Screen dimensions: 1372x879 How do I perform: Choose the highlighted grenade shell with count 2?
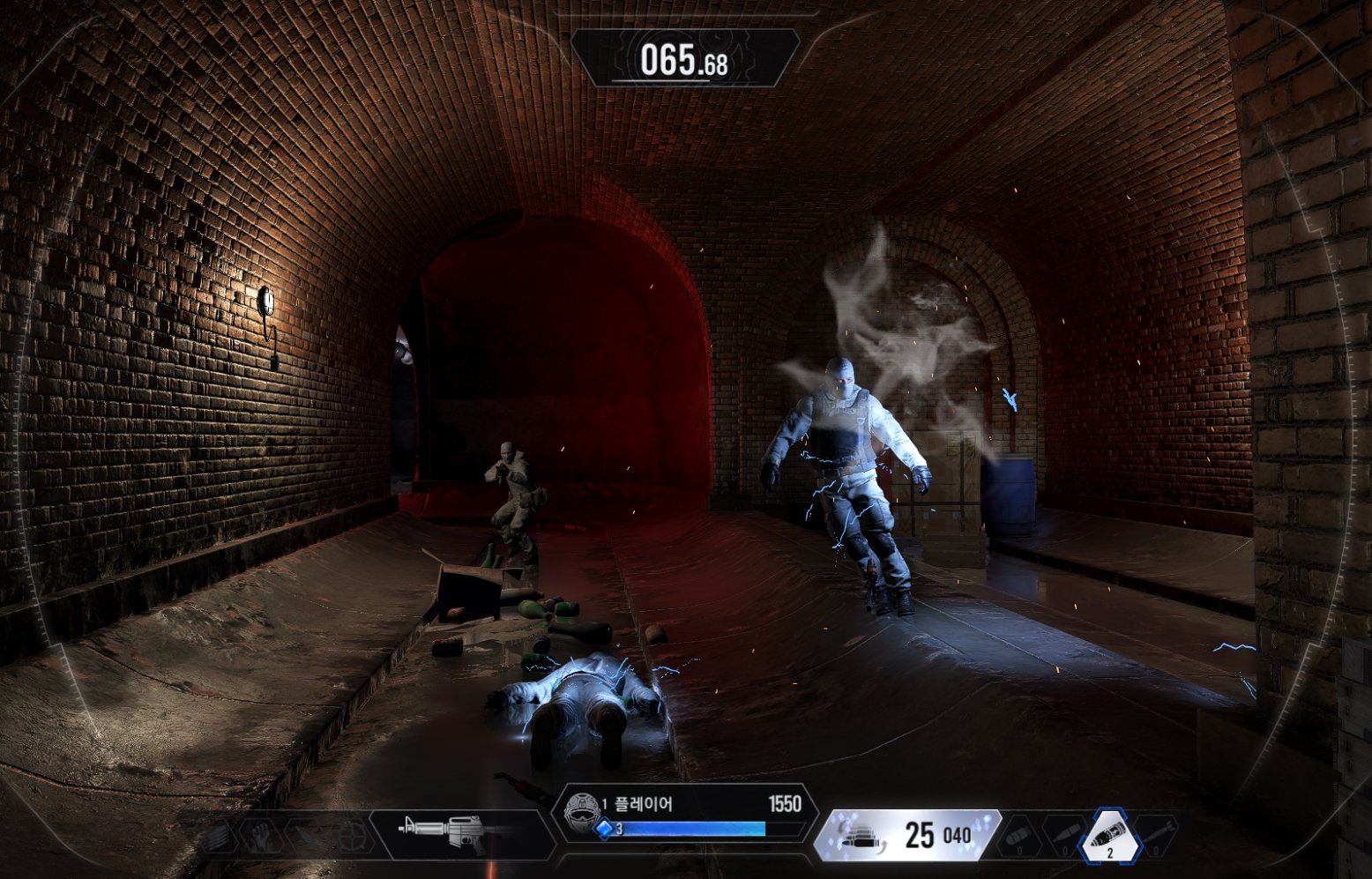pos(1109,836)
